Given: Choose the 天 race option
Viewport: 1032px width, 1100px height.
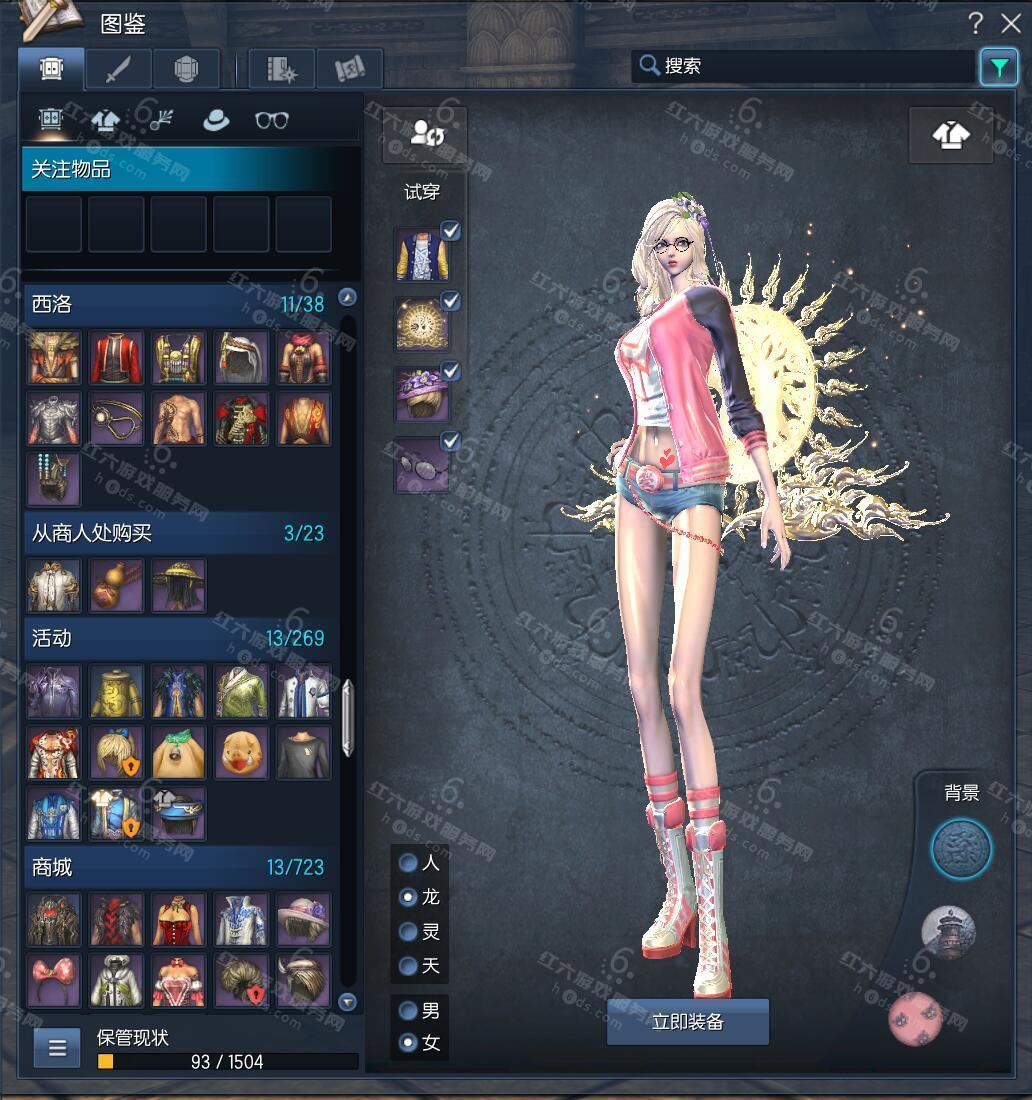Looking at the screenshot, I should point(408,966).
